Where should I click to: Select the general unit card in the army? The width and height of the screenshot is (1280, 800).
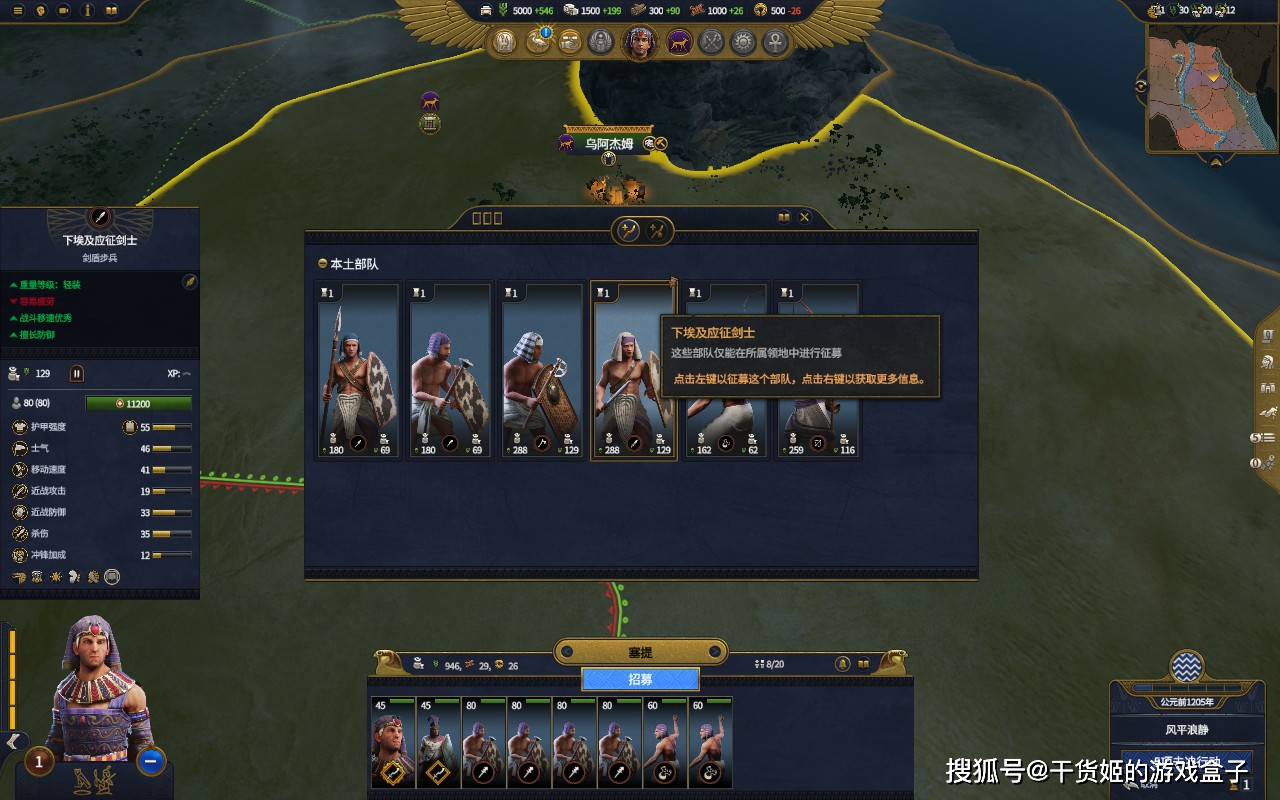coord(393,742)
